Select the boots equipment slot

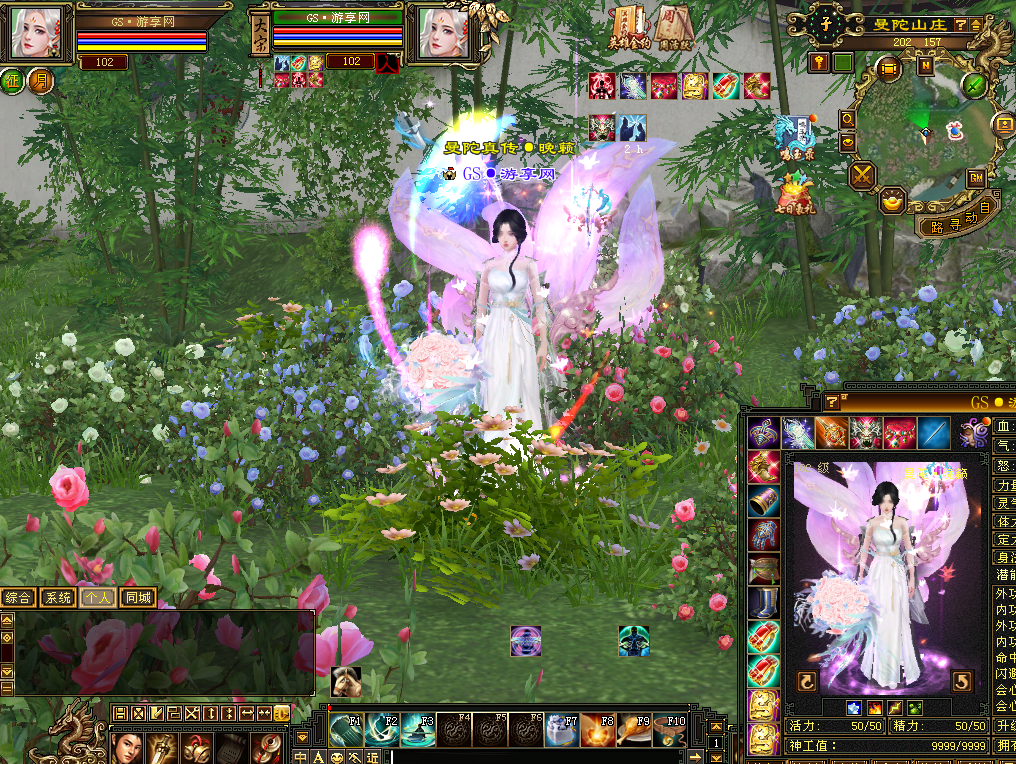tap(763, 602)
